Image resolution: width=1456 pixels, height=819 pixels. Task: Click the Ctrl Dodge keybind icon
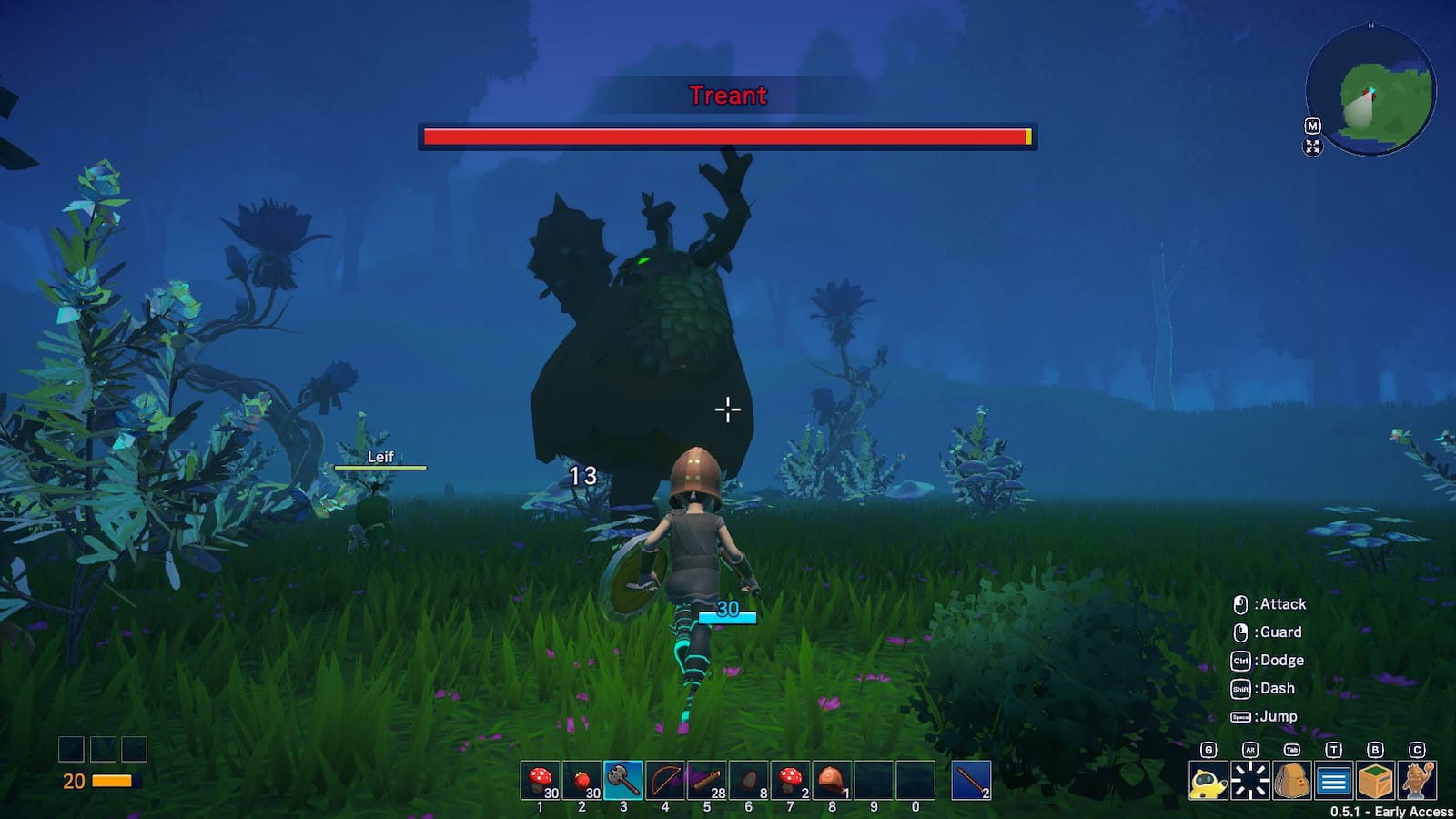coord(1239,660)
